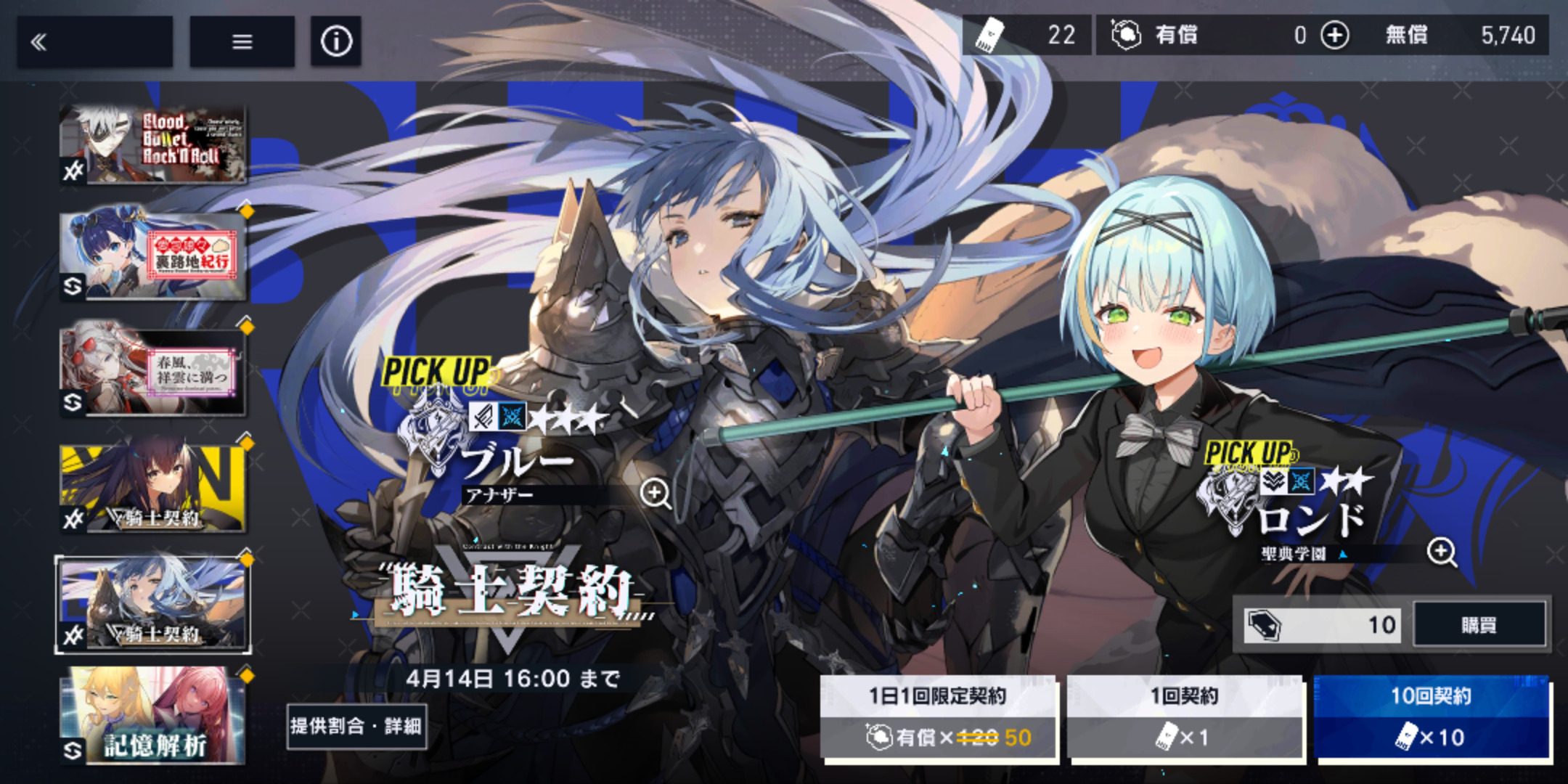Viewport: 1568px width, 784px height.
Task: Open 提供割合・詳細 rate details
Action: click(356, 726)
